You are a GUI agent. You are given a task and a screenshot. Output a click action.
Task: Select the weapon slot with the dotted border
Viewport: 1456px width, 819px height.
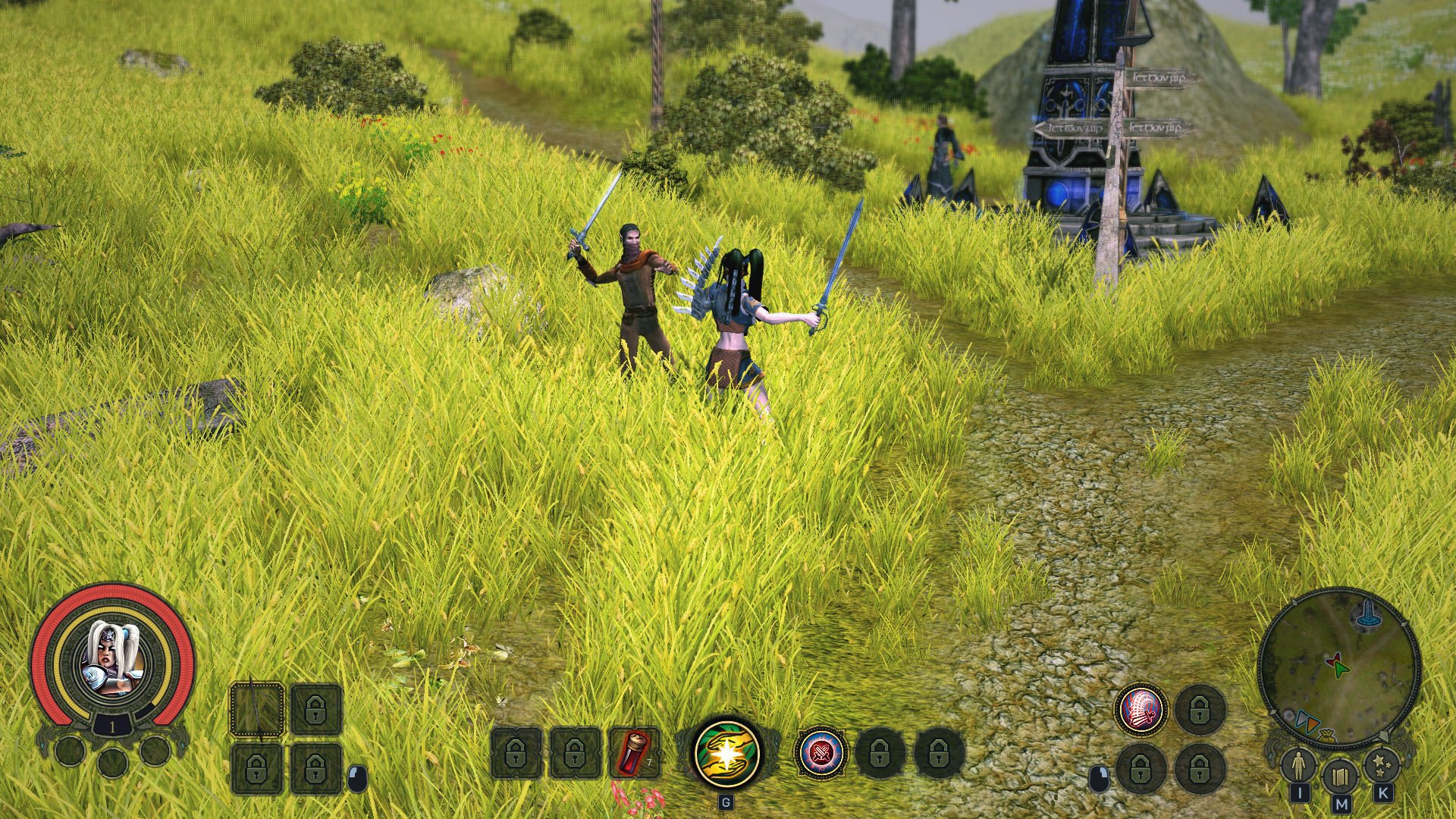[257, 709]
